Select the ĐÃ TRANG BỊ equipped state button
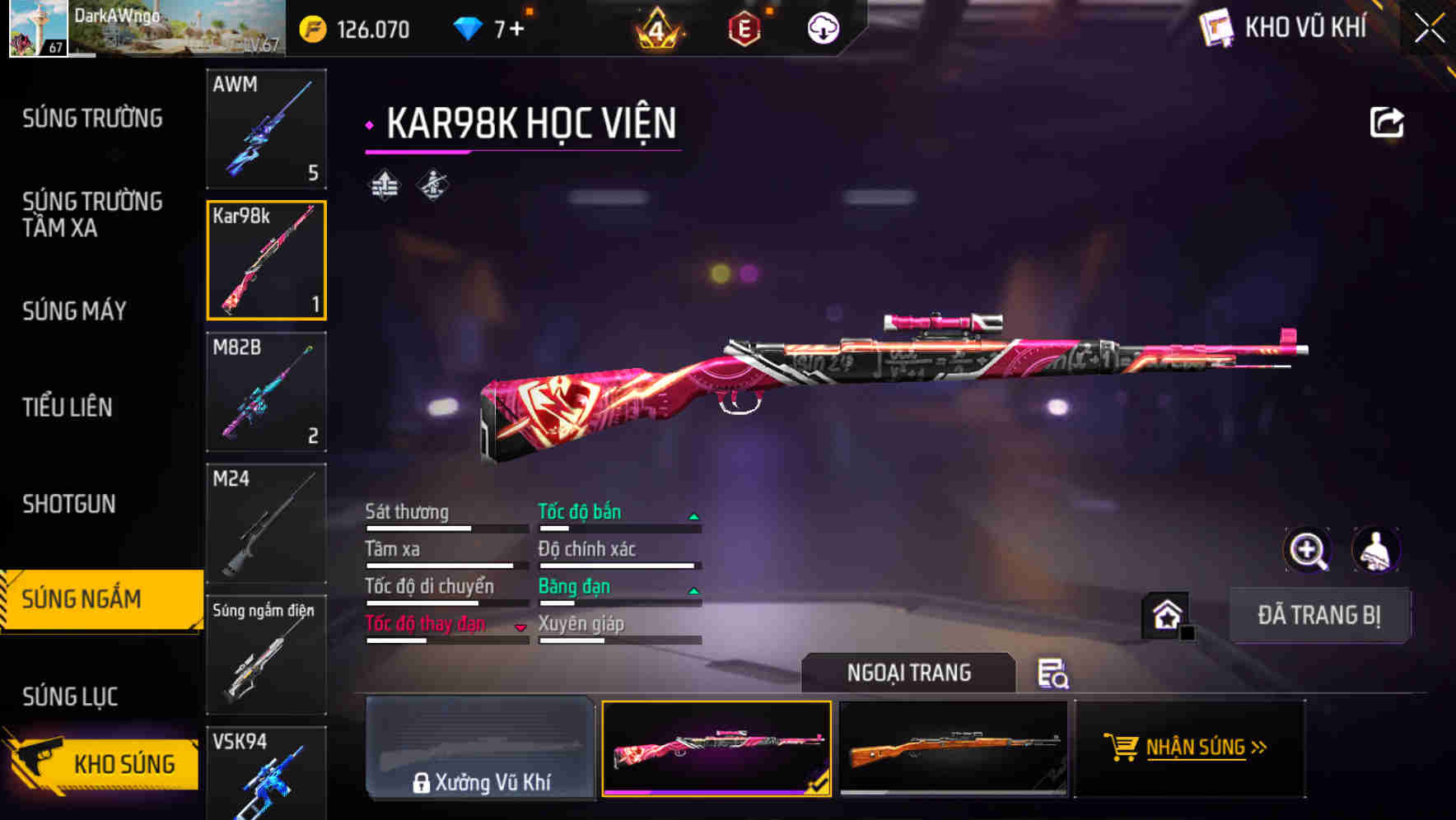Screen dimensions: 1456x820 coord(1319,614)
